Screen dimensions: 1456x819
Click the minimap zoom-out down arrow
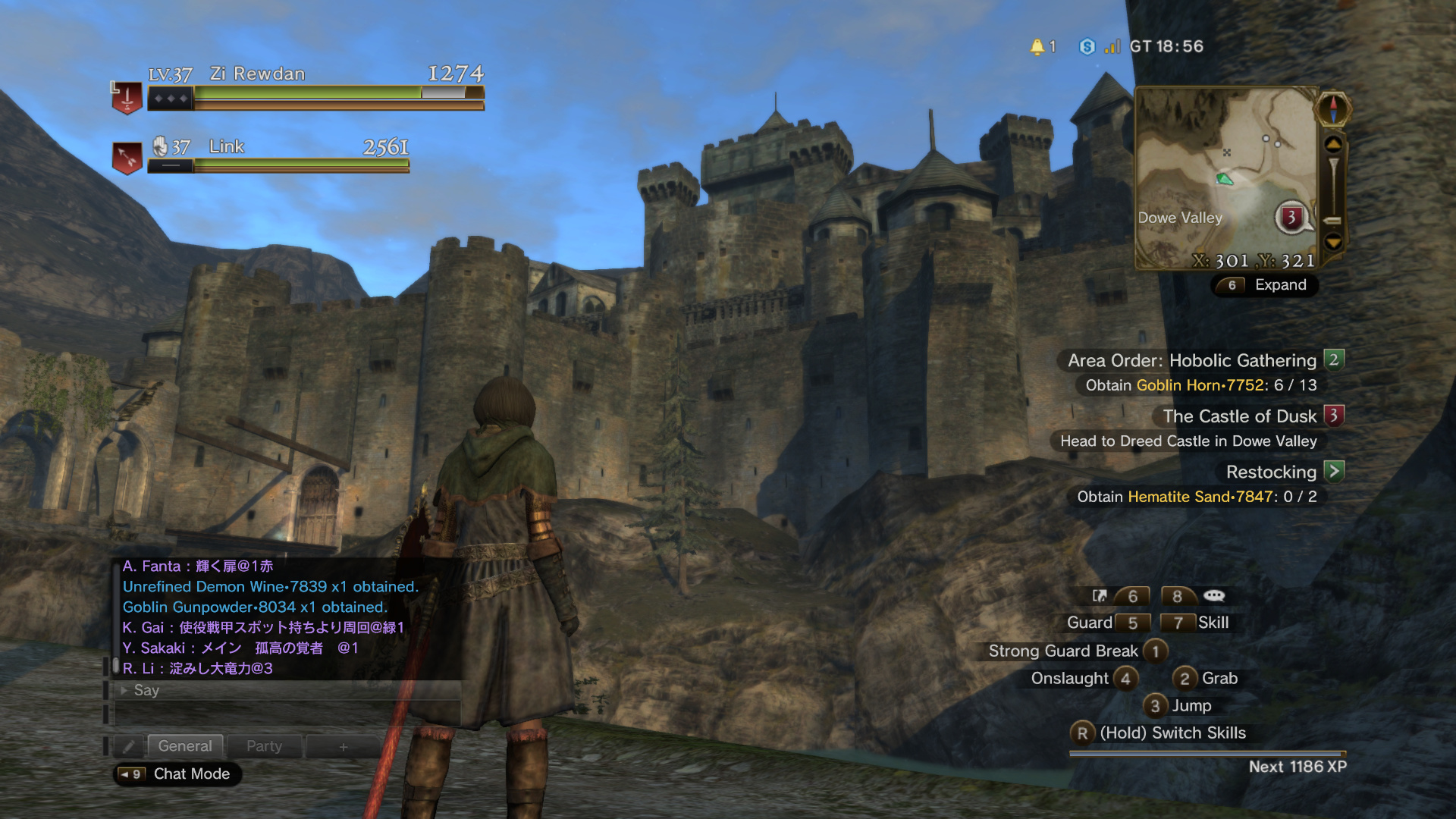click(x=1333, y=243)
